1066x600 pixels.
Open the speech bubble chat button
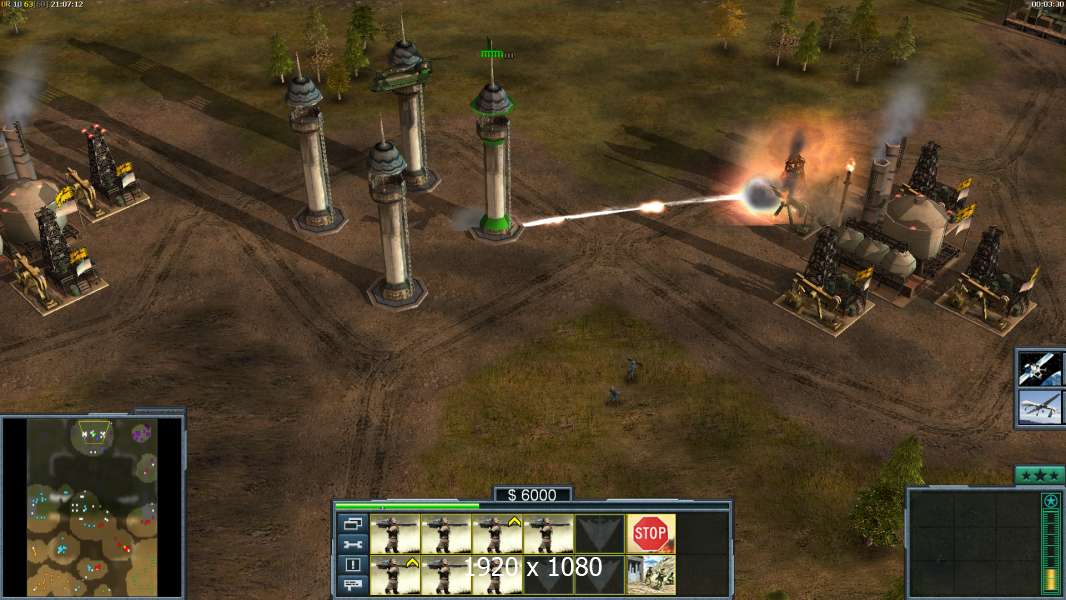[353, 584]
